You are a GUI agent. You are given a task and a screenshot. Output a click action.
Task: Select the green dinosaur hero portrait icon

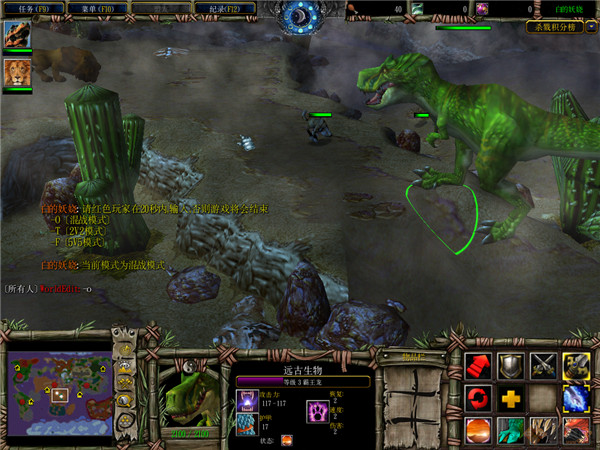16,36
